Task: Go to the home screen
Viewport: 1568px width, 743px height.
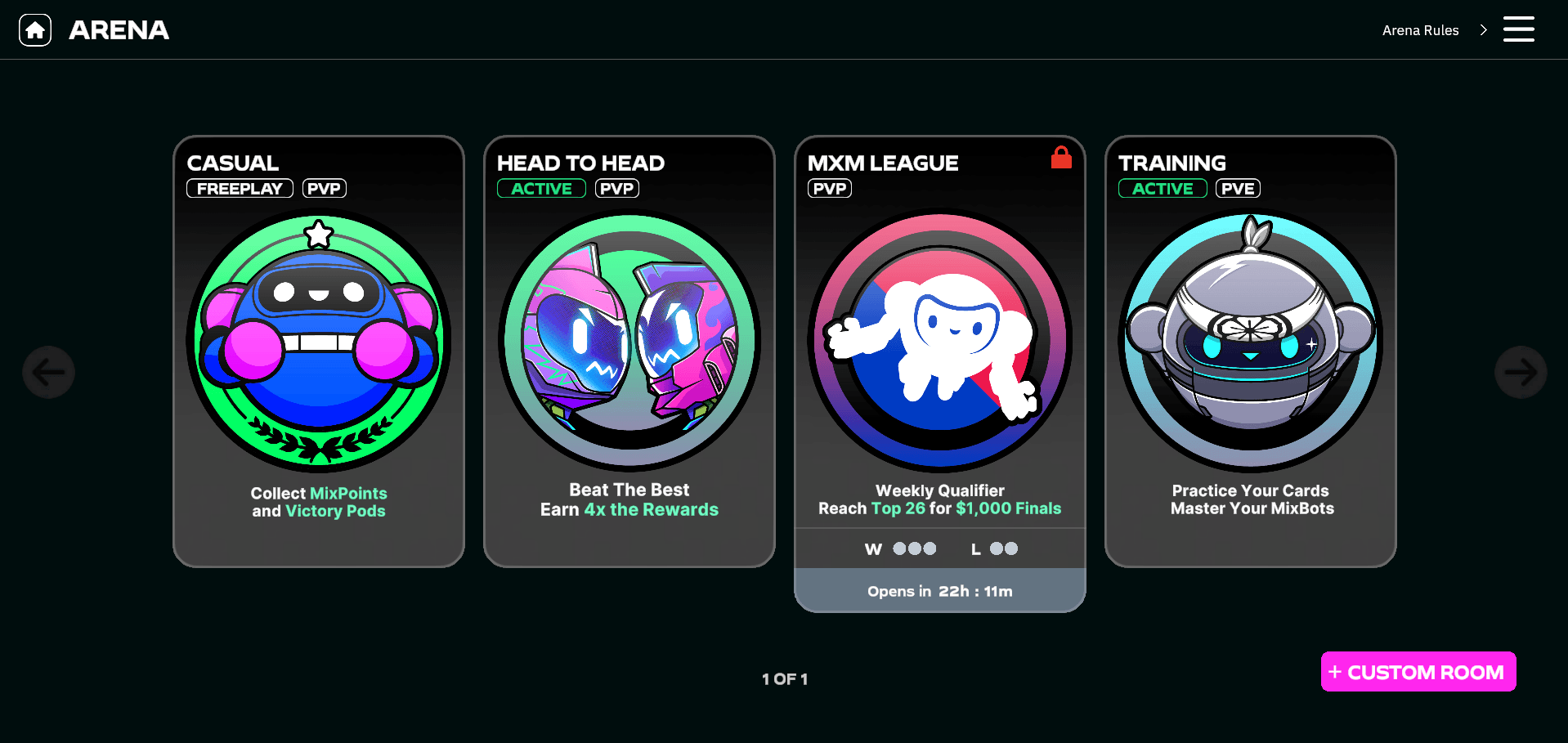Action: 35,30
